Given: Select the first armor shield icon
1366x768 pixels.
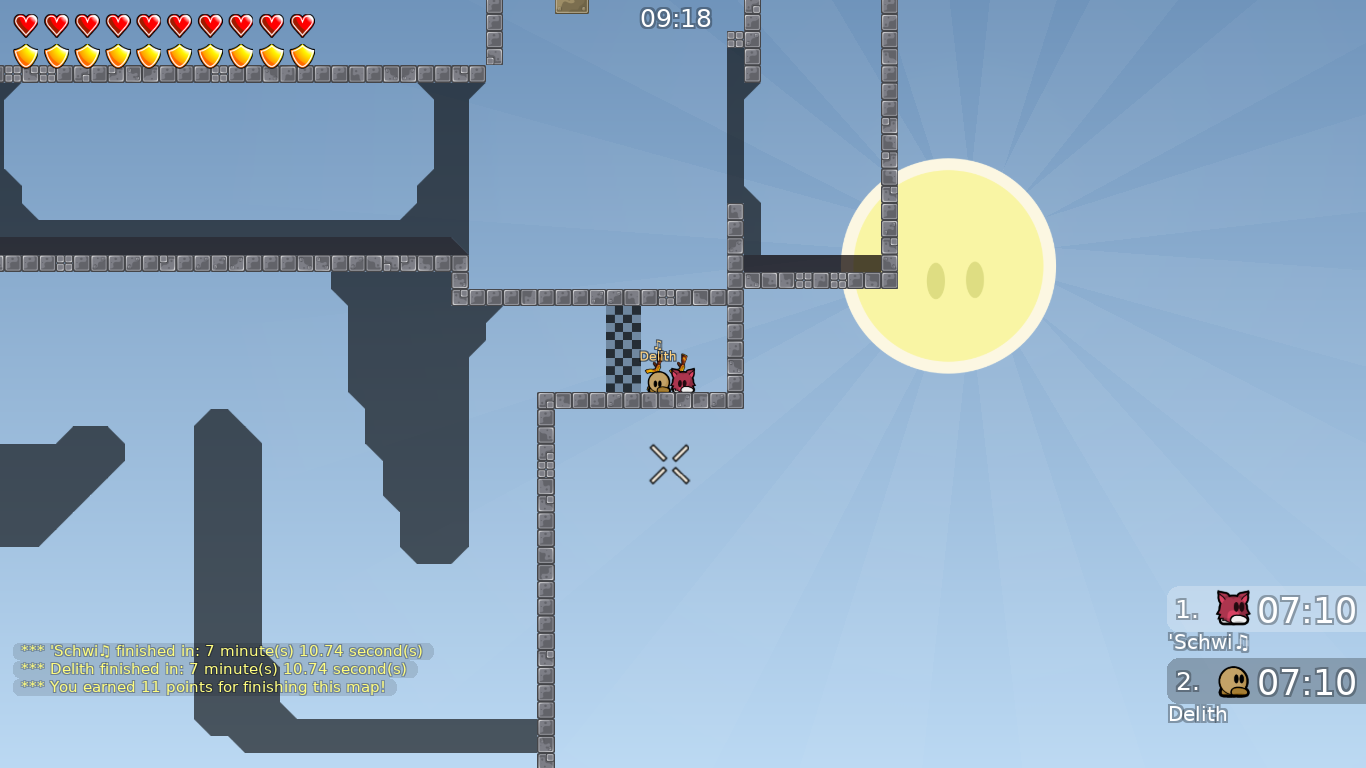Looking at the screenshot, I should 25,55.
